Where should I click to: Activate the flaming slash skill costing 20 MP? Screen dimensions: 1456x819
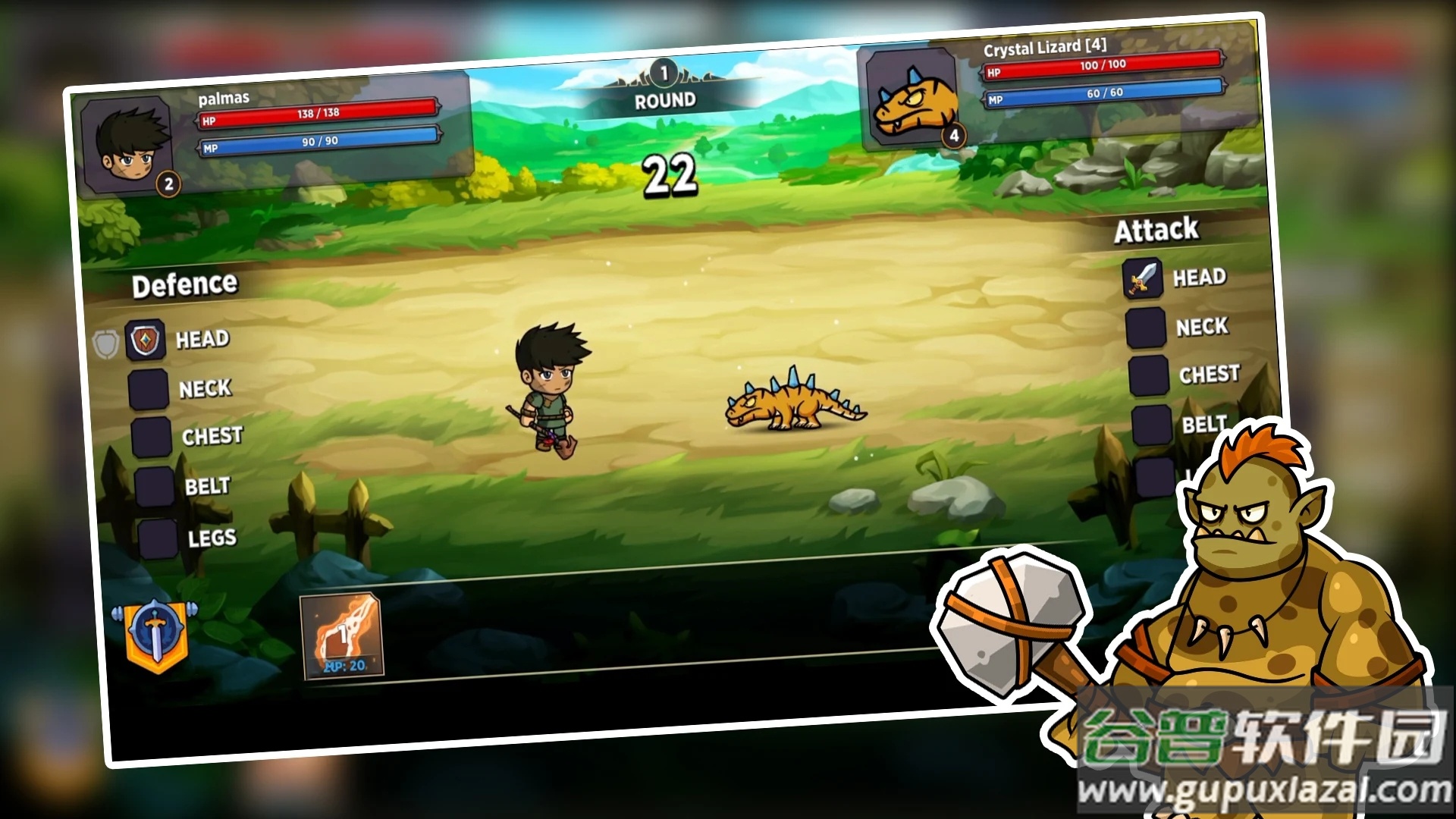click(x=342, y=636)
